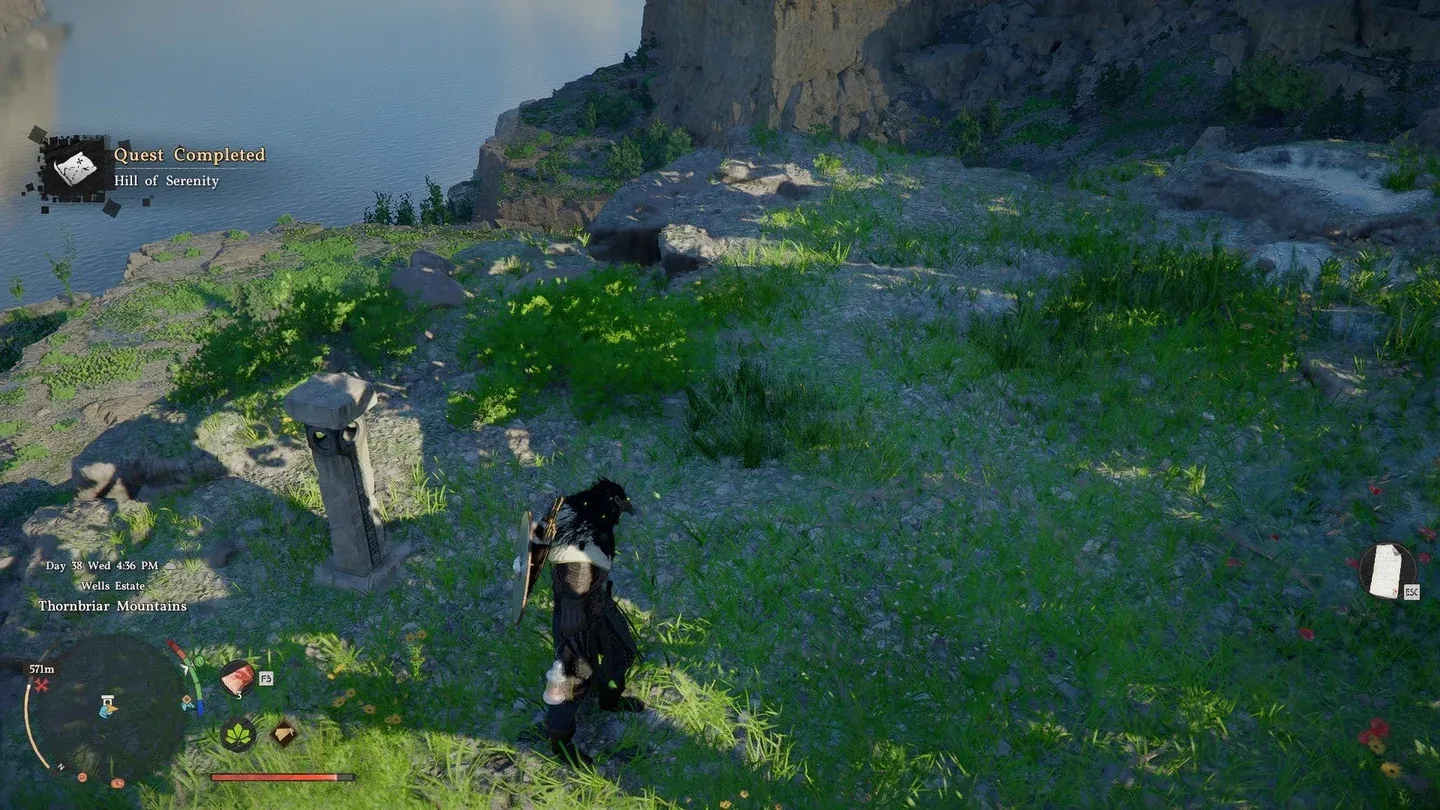1440x810 pixels.
Task: Use the raw meat quick slot
Action: pos(237,678)
